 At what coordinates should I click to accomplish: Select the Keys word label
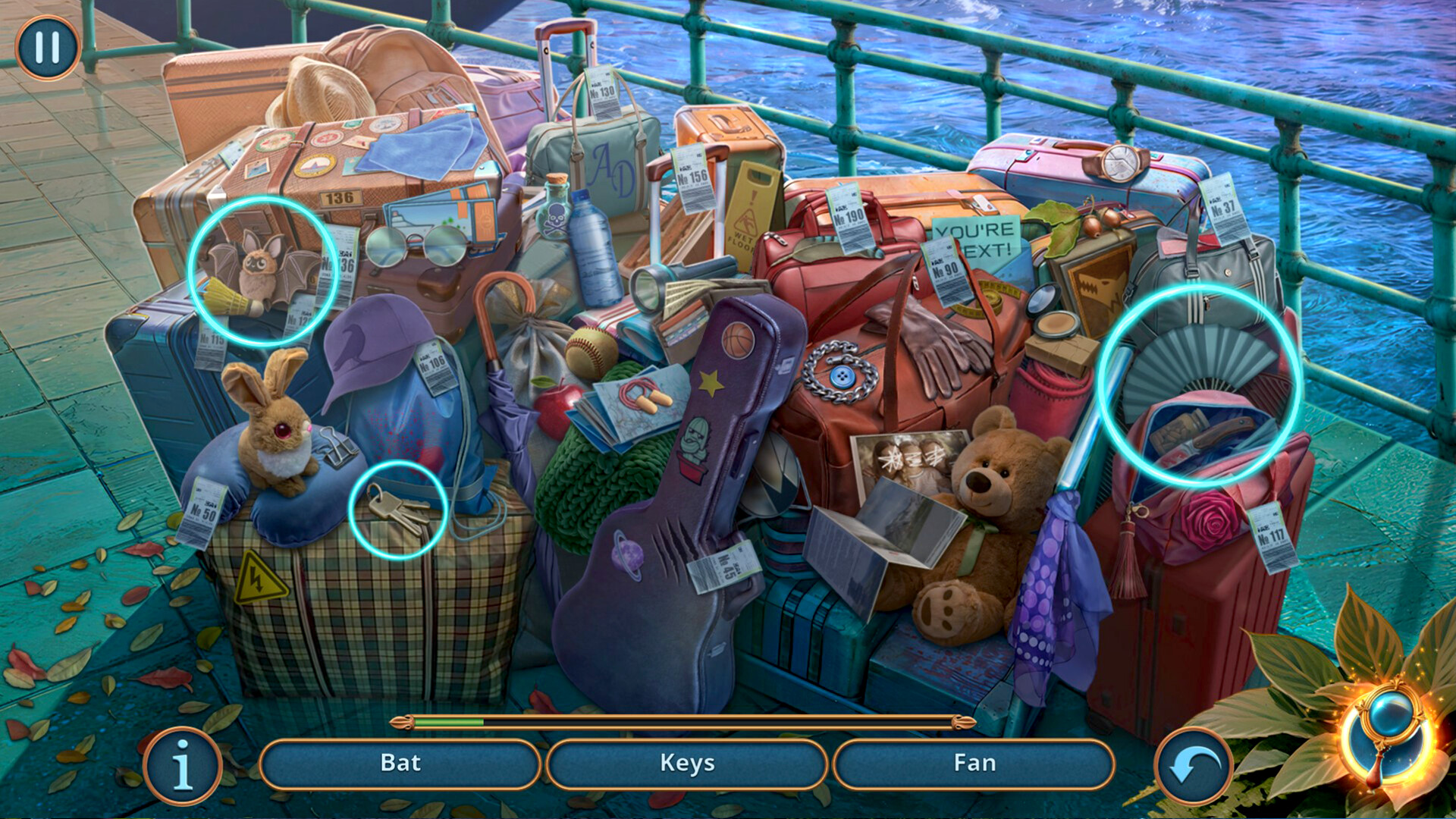687,764
